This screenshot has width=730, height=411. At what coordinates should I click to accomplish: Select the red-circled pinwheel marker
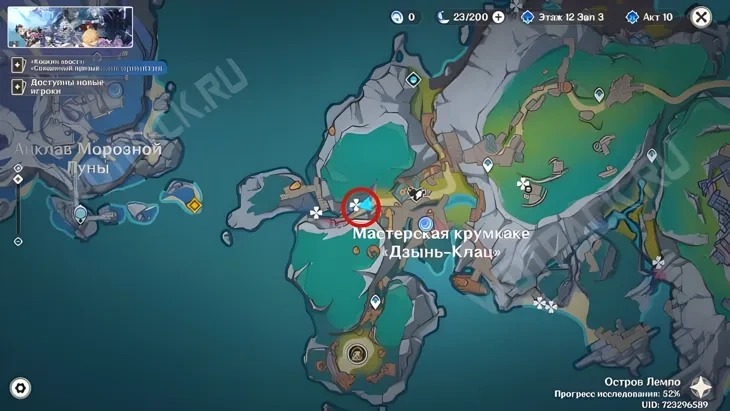pyautogui.click(x=356, y=206)
